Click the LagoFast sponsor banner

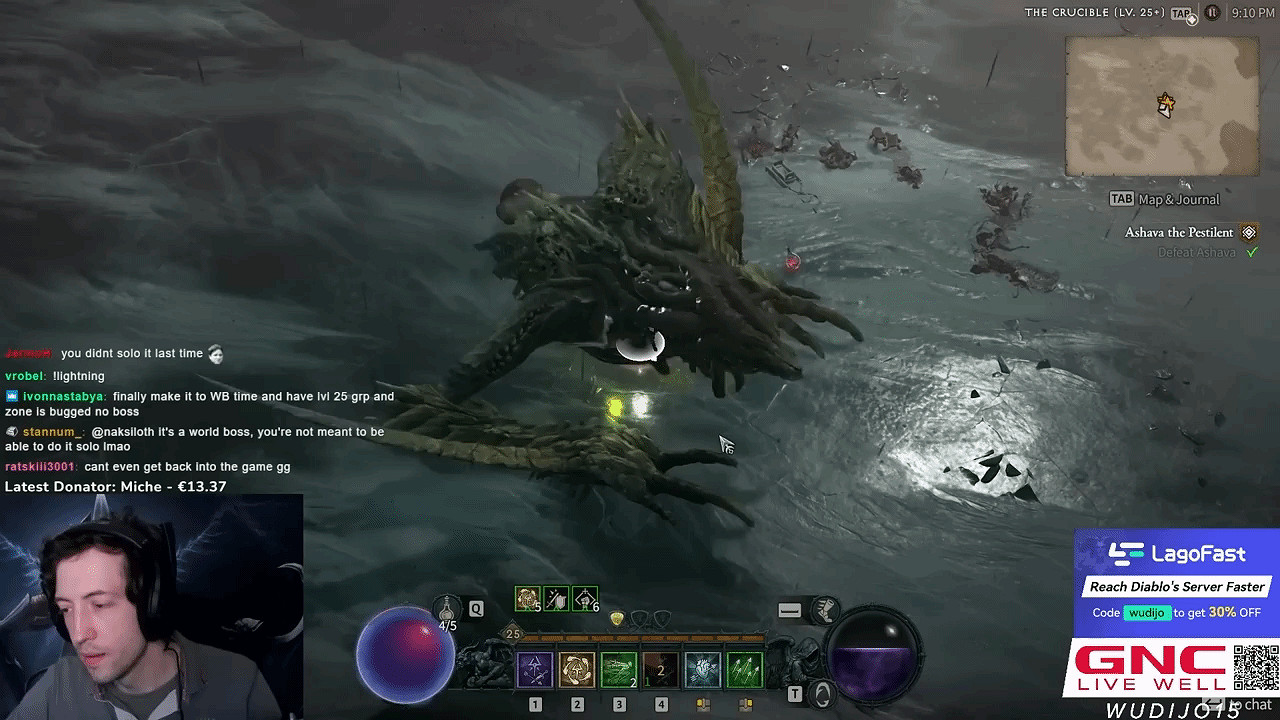point(1176,583)
